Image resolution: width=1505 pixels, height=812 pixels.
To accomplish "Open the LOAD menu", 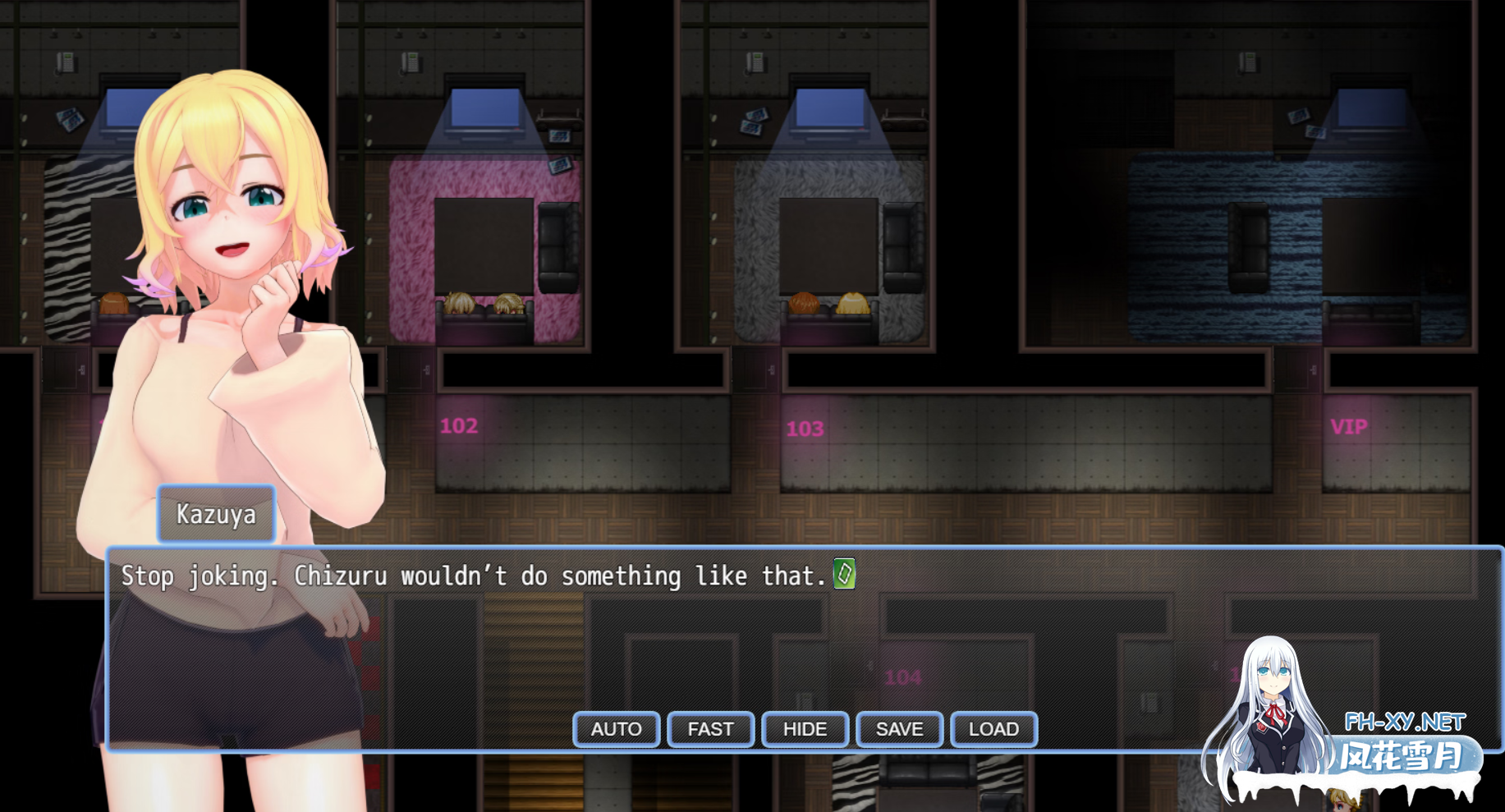I will 993,729.
